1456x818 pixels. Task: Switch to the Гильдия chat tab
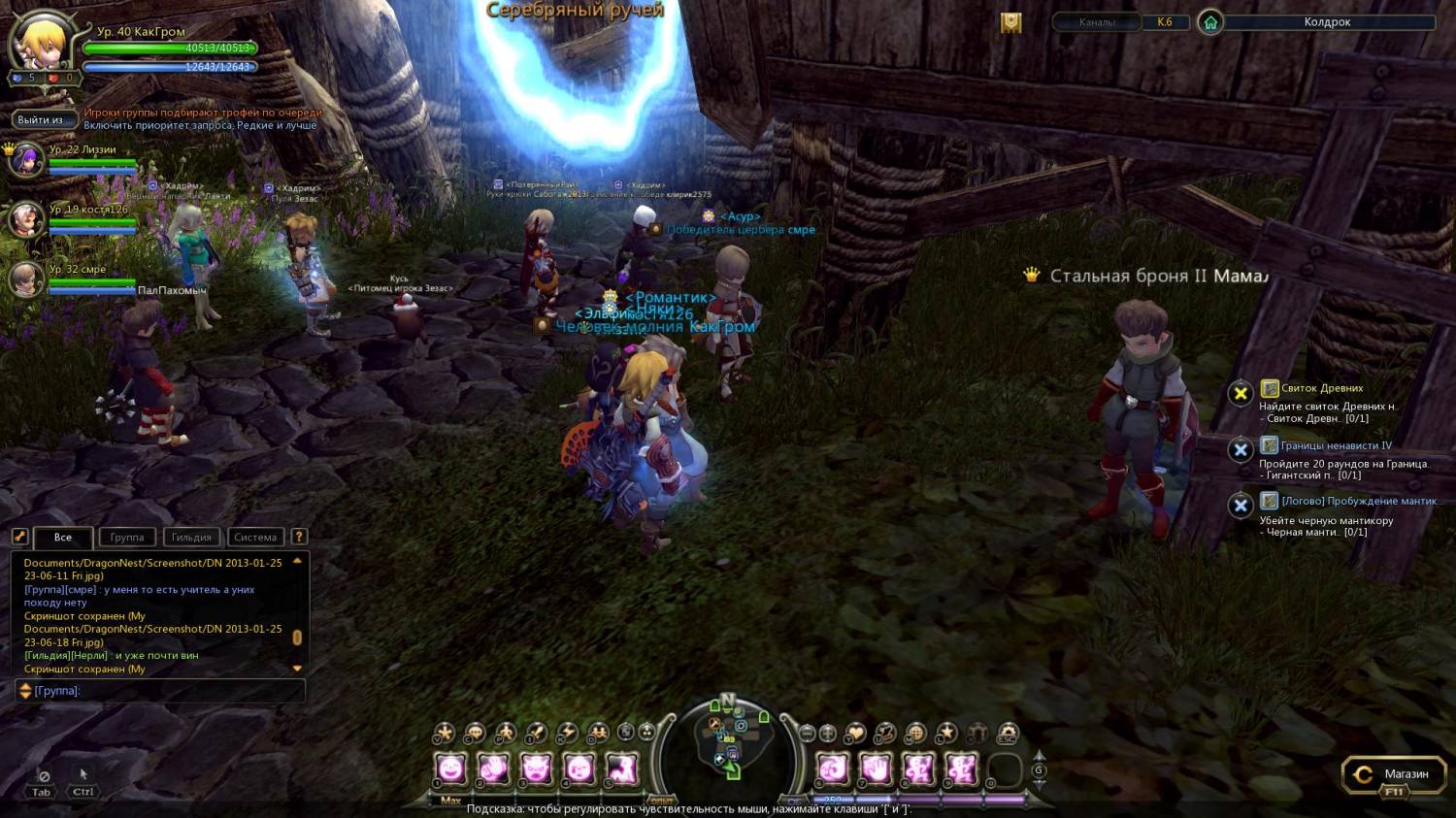pos(191,537)
